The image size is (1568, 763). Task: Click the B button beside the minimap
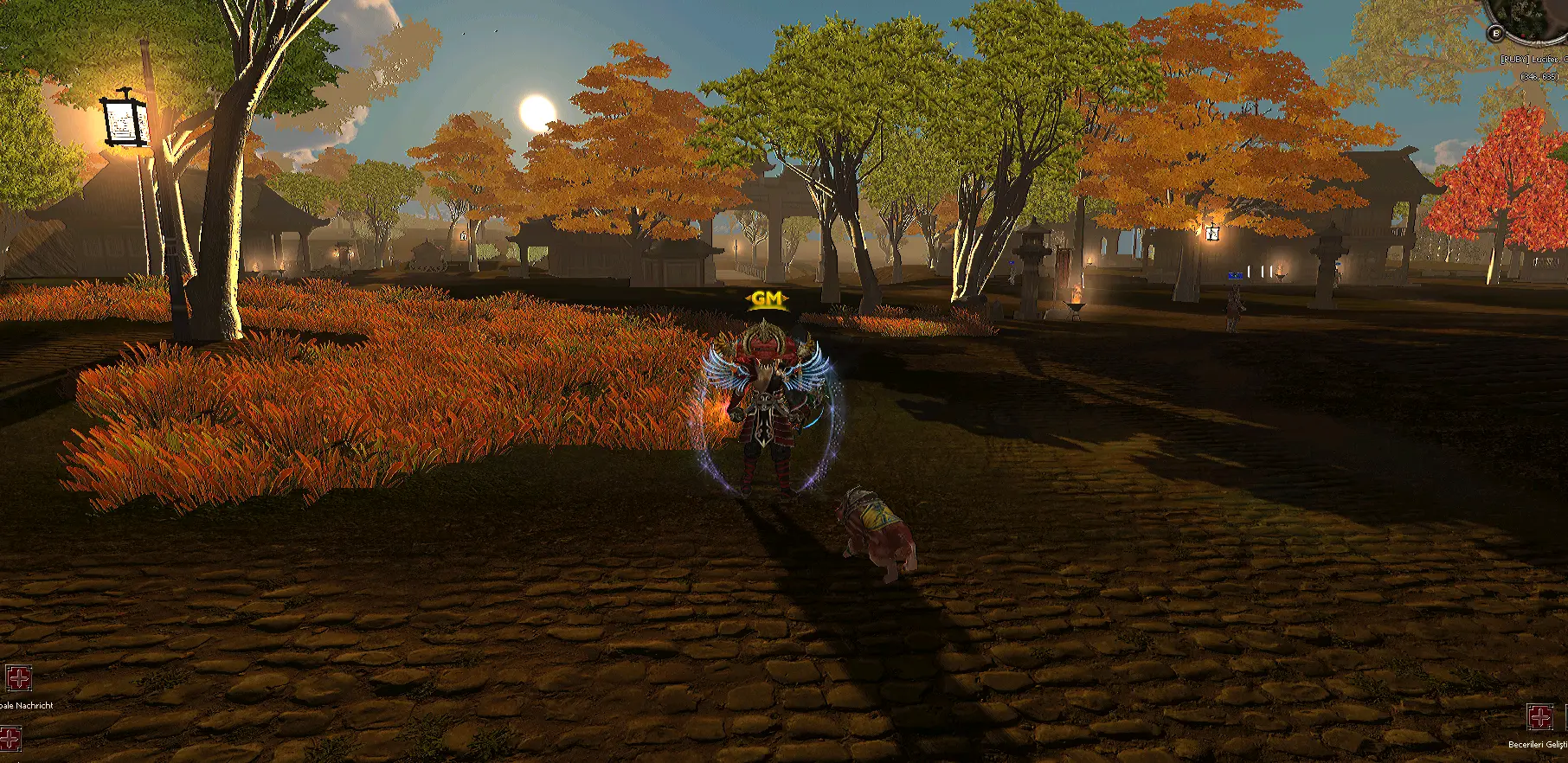(x=1495, y=33)
